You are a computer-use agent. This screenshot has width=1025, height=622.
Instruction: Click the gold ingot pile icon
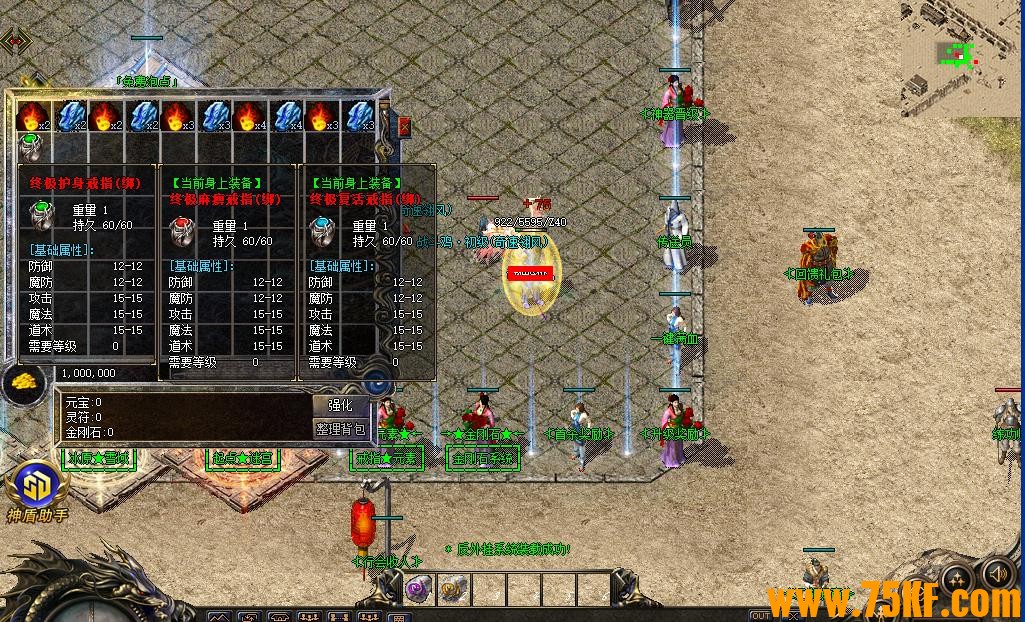22,382
